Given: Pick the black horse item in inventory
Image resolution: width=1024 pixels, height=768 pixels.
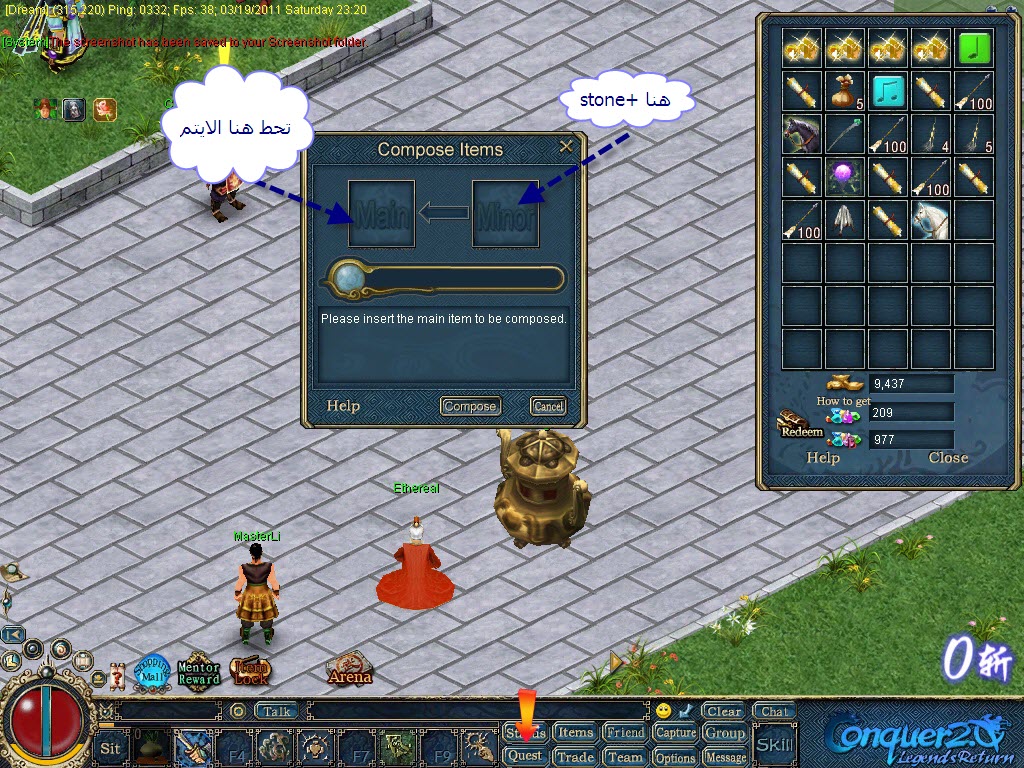Looking at the screenshot, I should click(801, 134).
